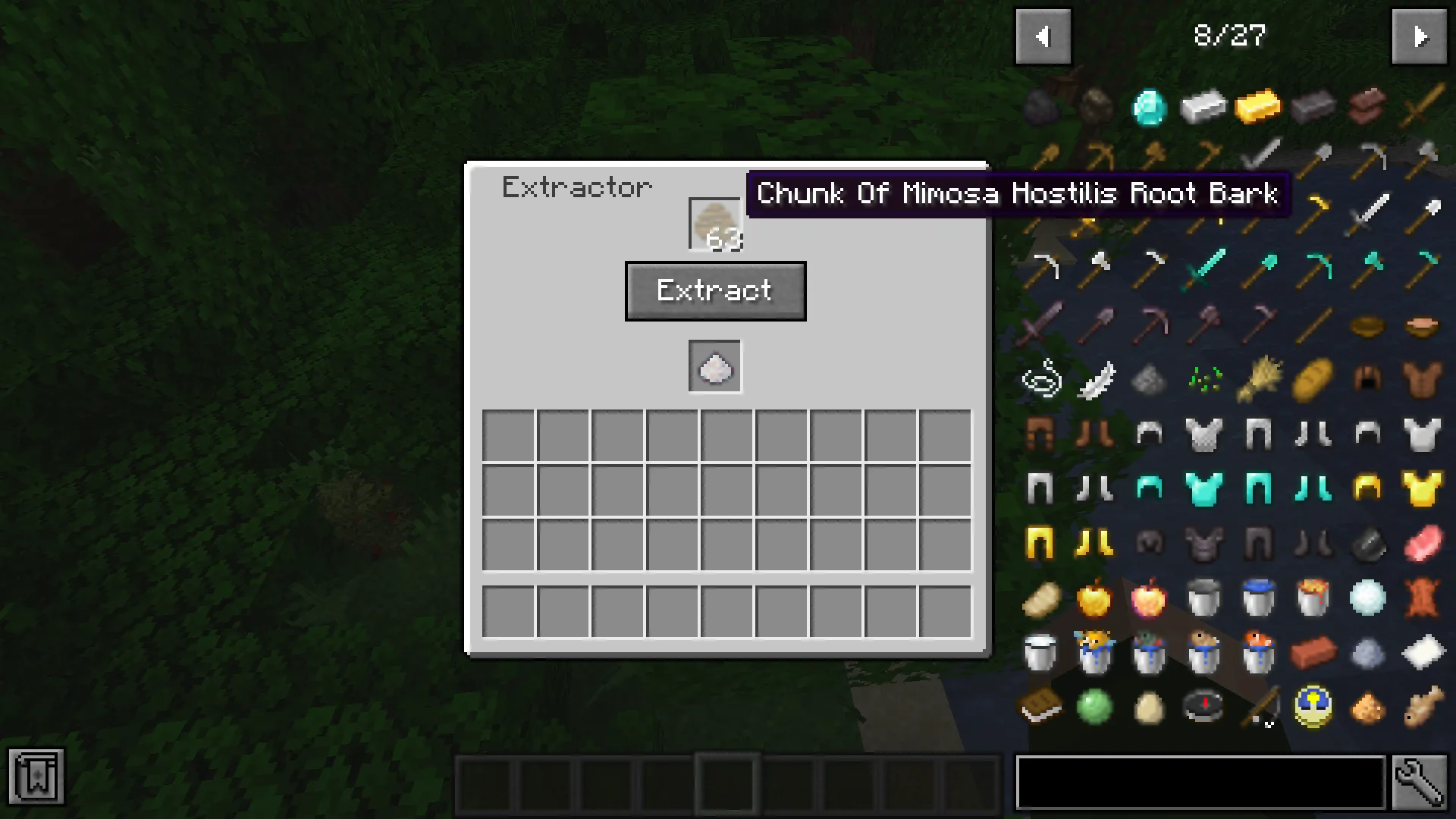Pick the compass item from the list

(x=1203, y=707)
